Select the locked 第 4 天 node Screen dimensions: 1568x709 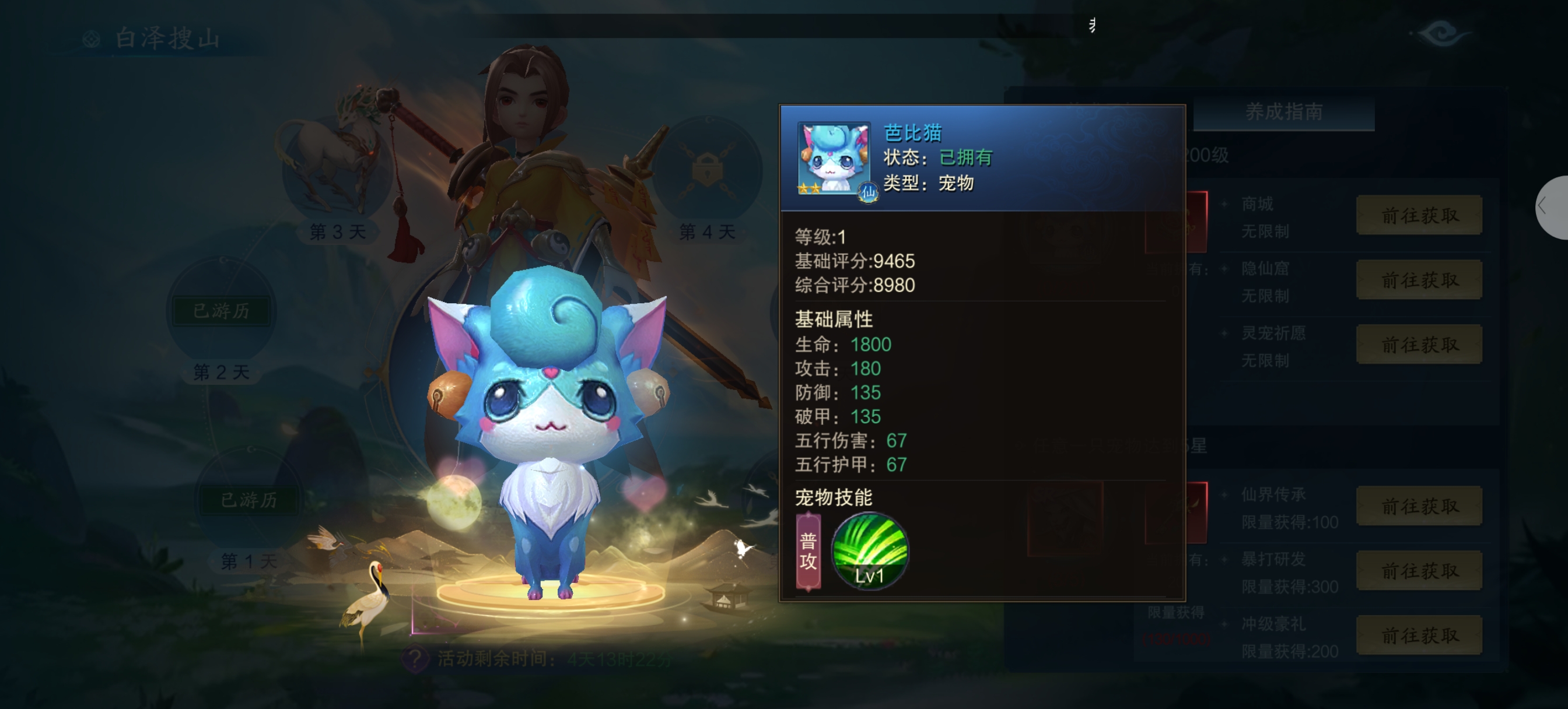tap(706, 170)
